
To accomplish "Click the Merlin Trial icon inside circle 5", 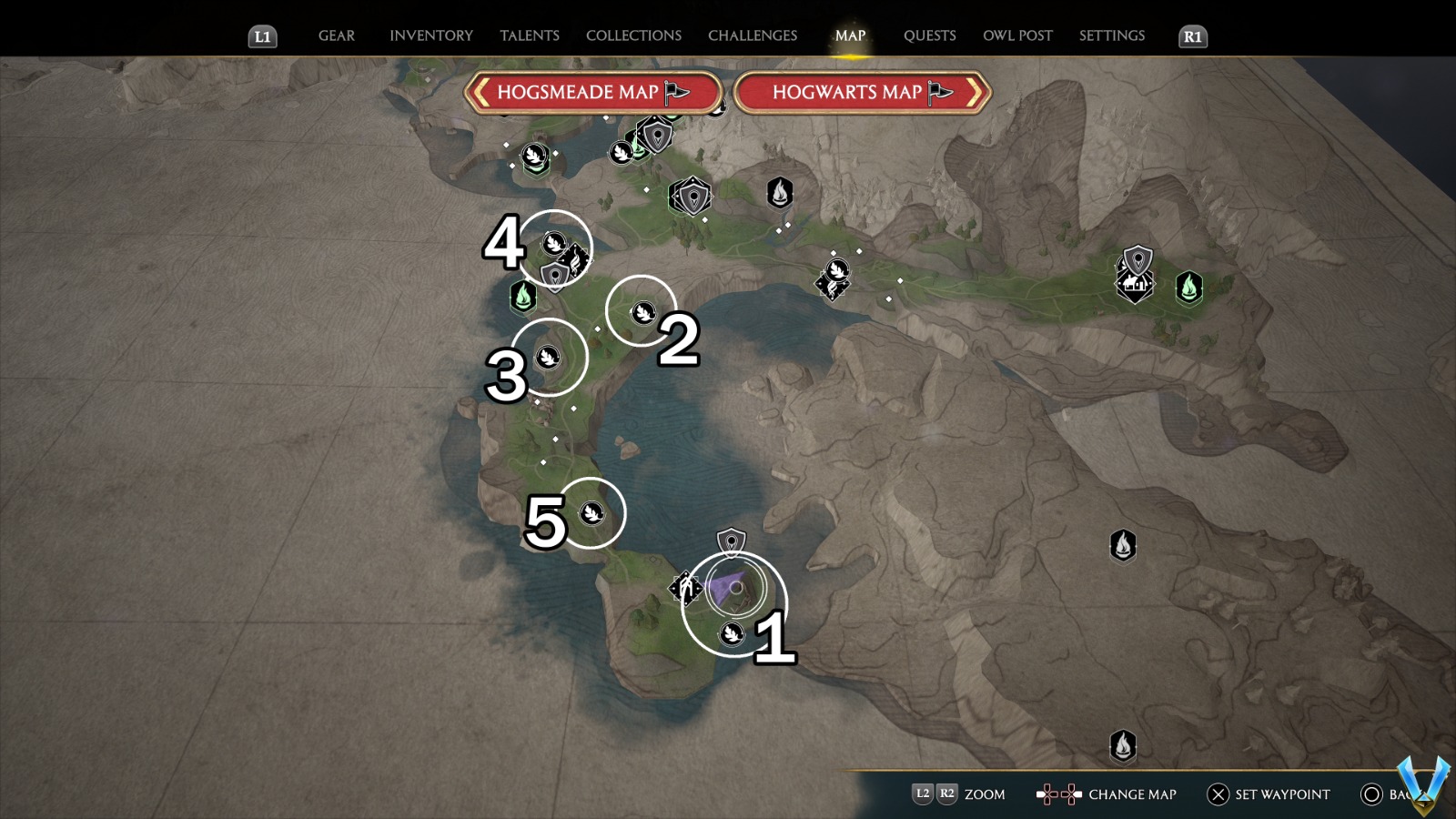I will [592, 512].
